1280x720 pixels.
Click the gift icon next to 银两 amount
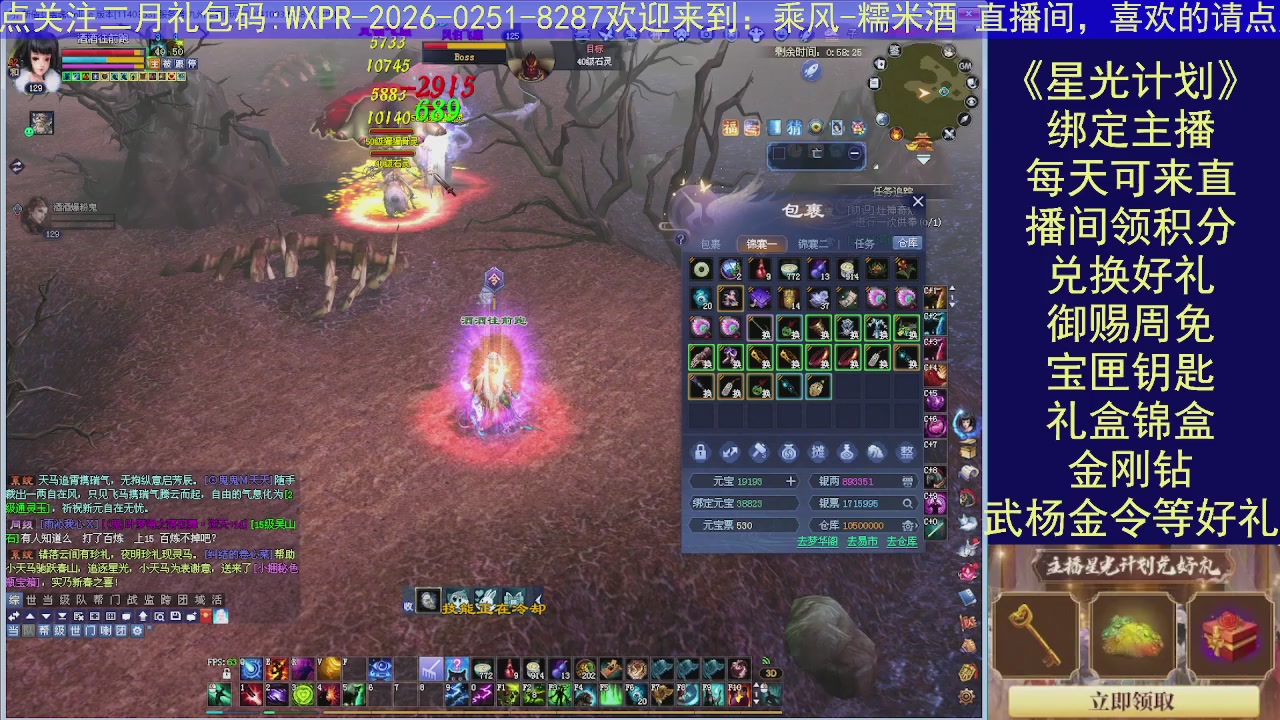point(908,481)
